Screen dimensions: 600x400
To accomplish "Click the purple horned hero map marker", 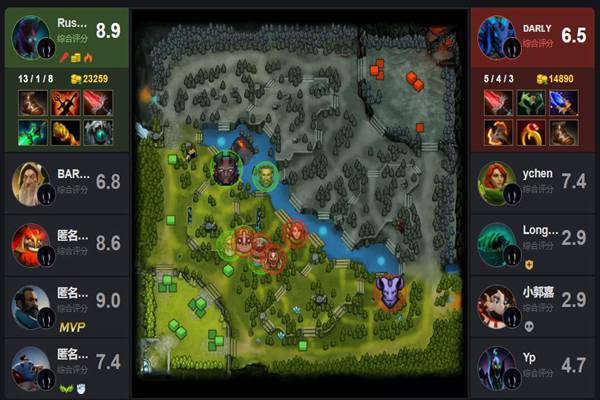I will pos(389,292).
